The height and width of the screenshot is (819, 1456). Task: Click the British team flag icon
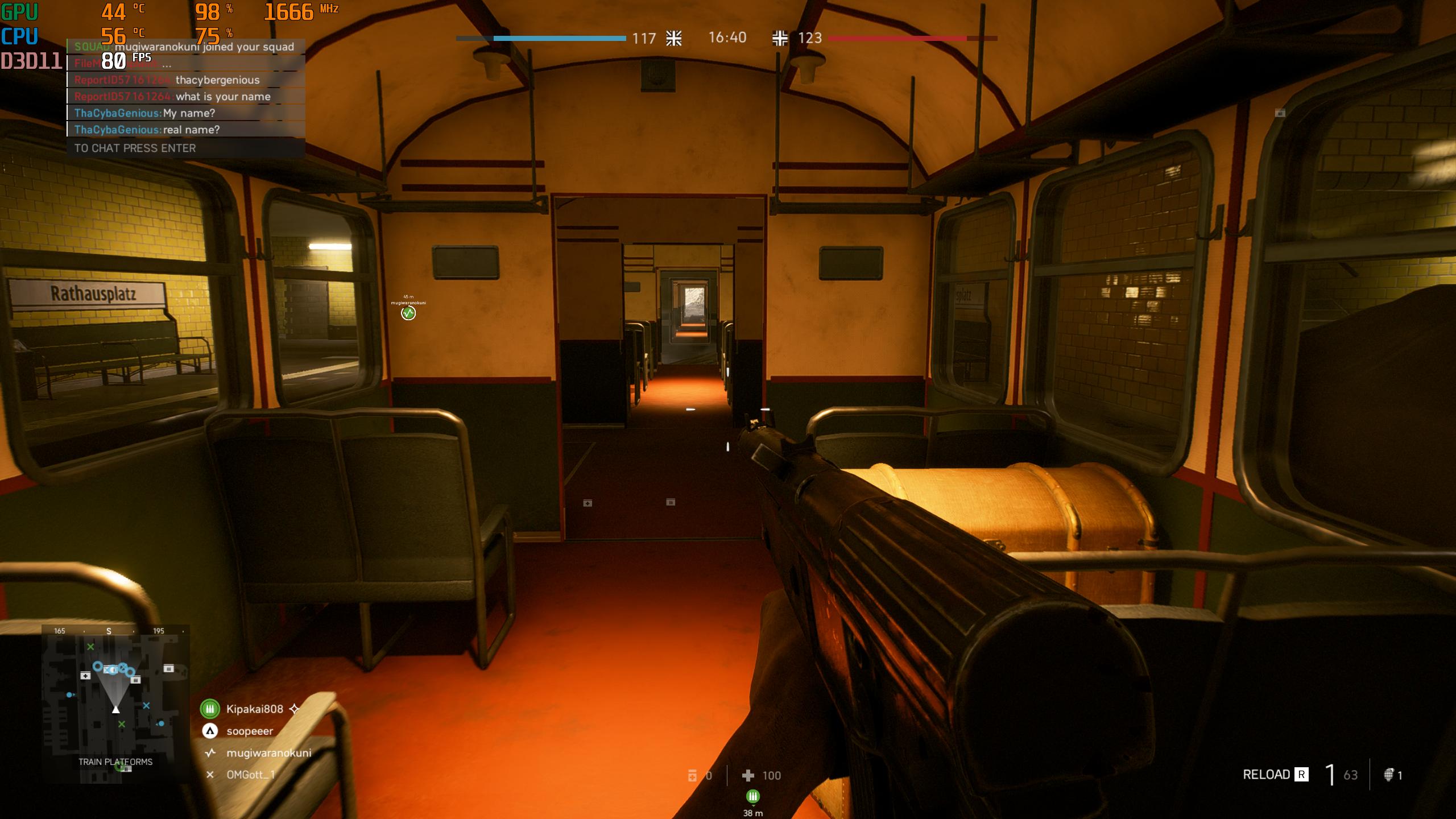click(674, 38)
